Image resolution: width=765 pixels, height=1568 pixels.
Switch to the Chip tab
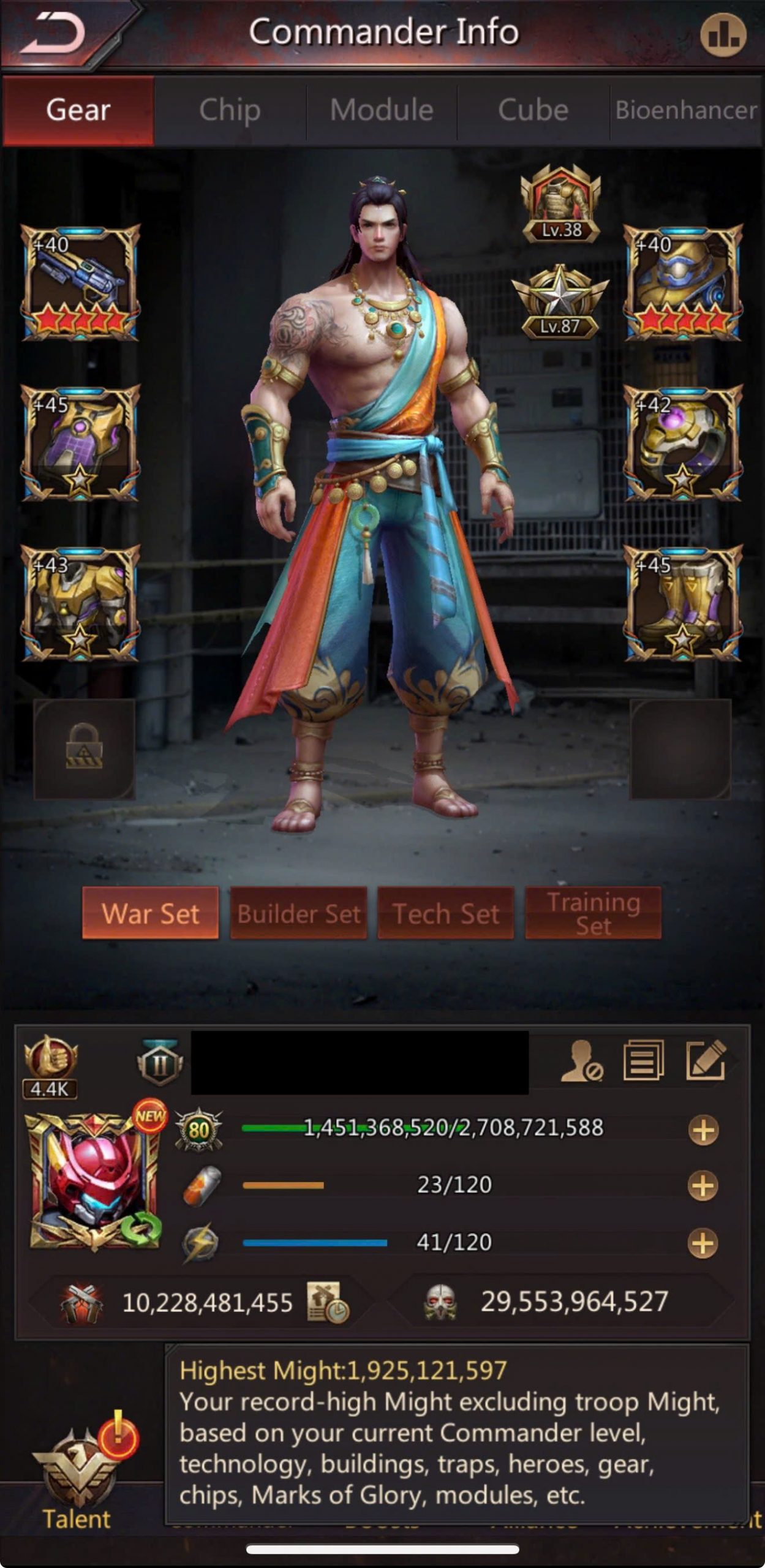[230, 110]
